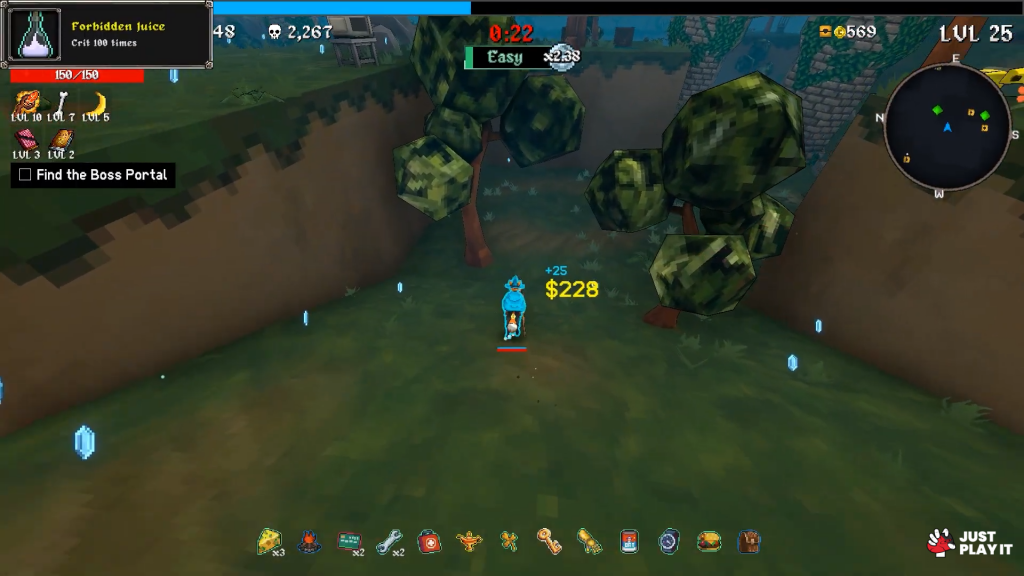
Task: Select the golden tome icon
Action: tap(61, 139)
